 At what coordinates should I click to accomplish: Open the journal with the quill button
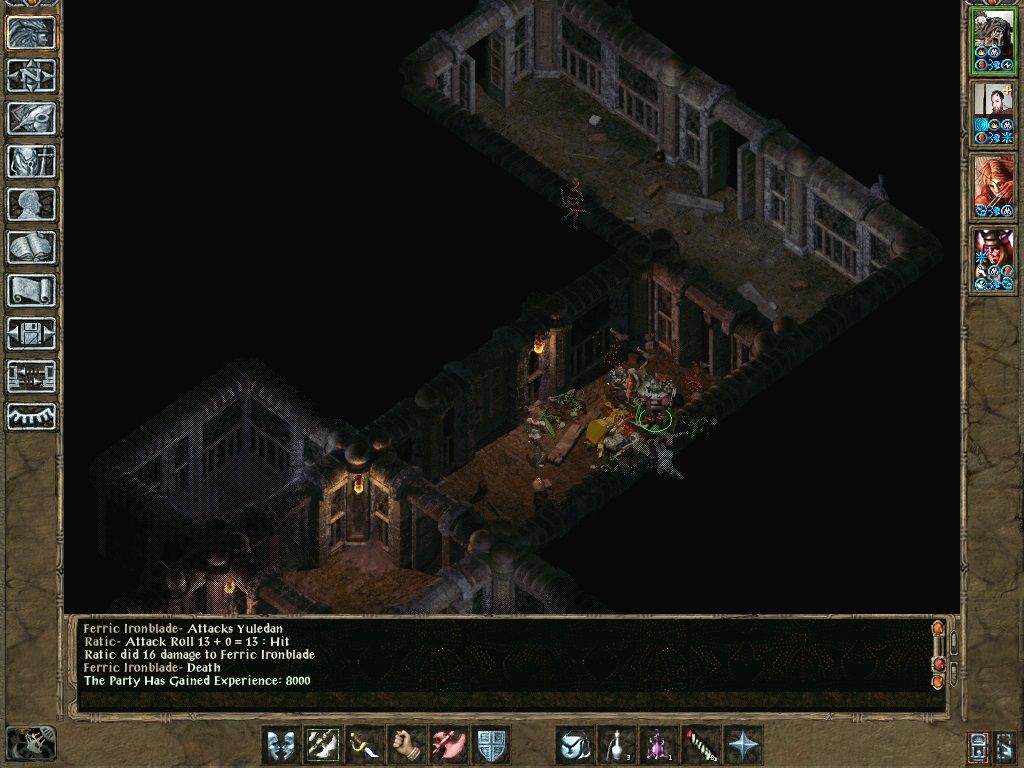pos(32,118)
